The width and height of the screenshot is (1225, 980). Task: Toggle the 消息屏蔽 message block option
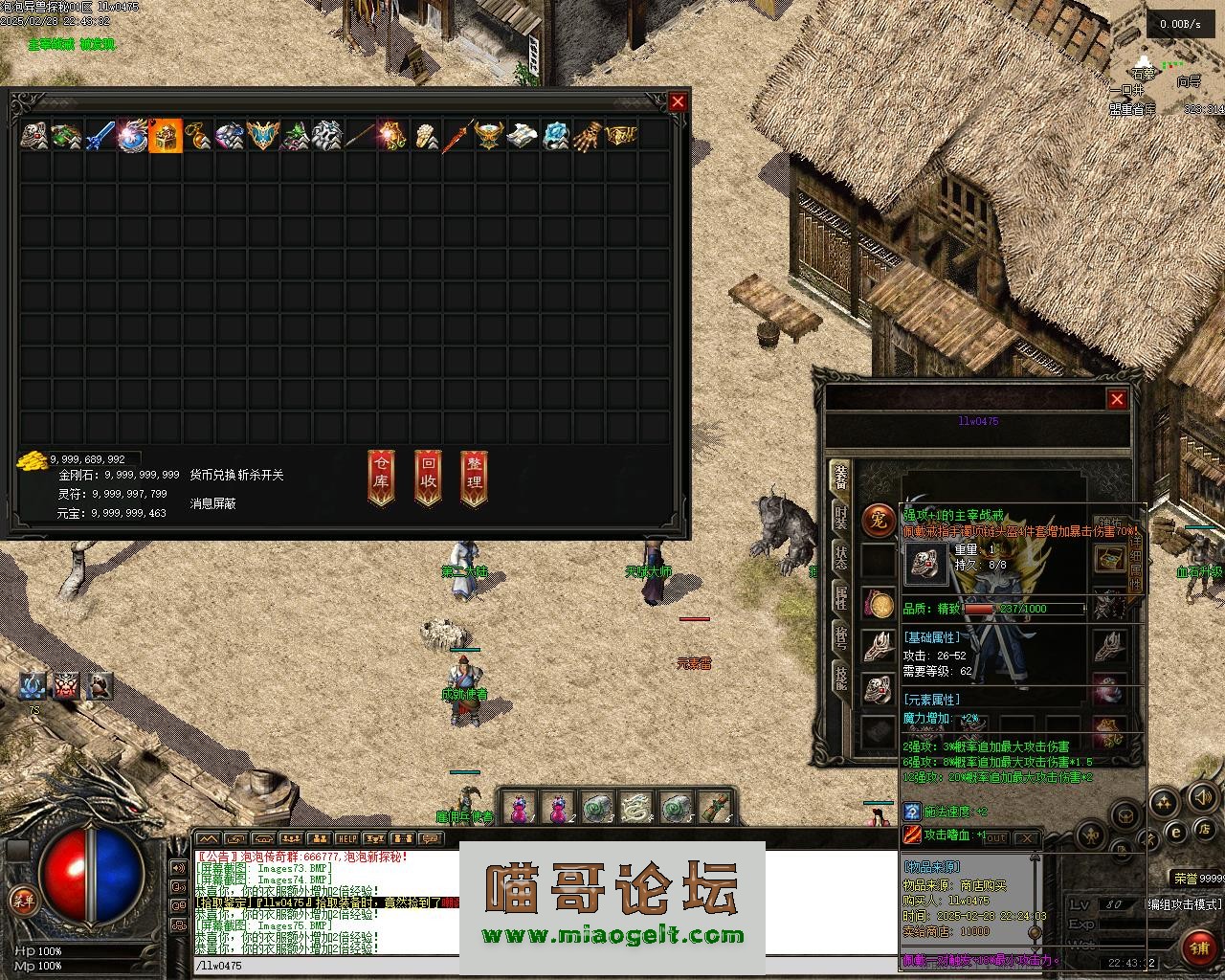[x=212, y=503]
